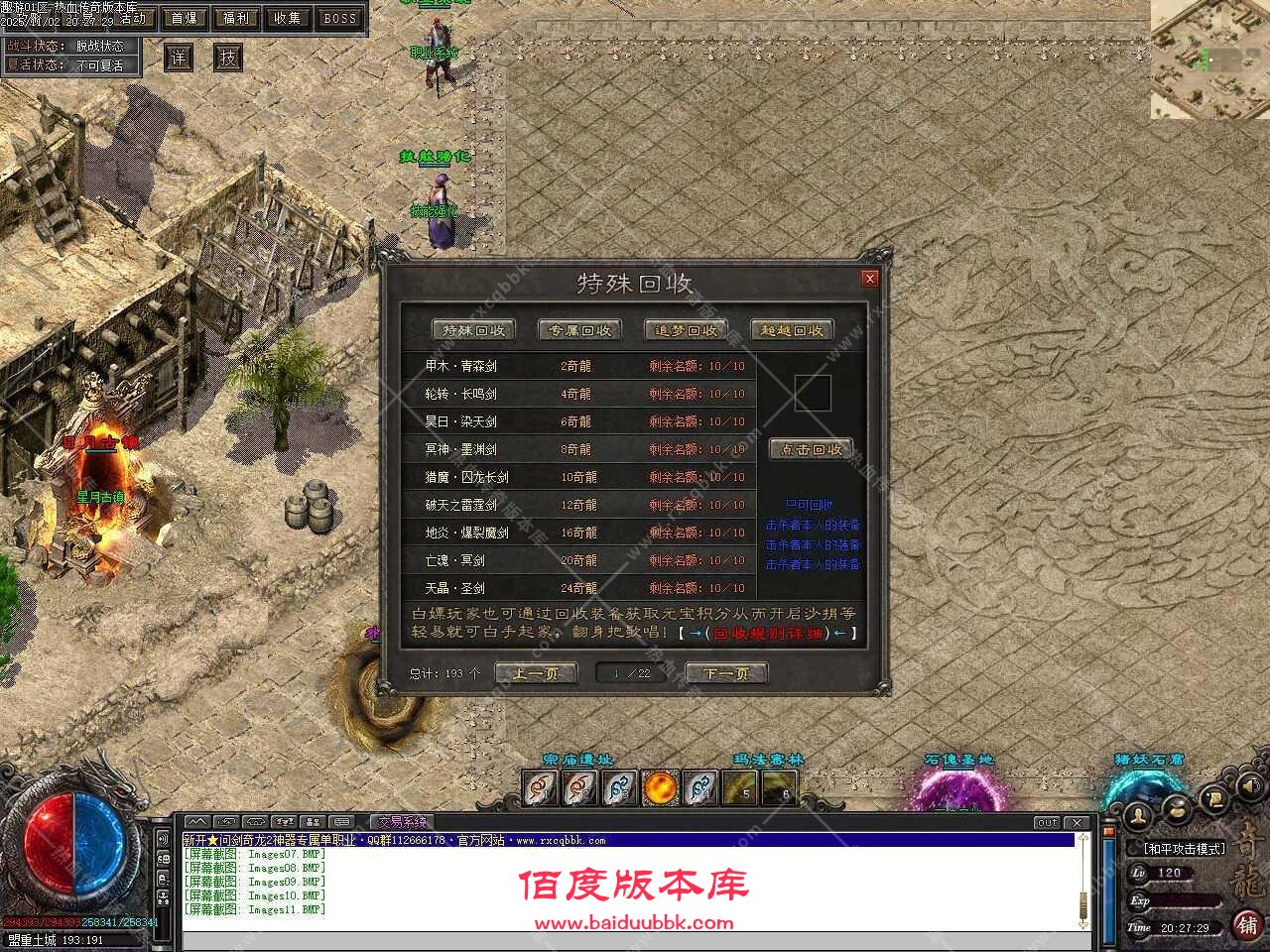This screenshot has width=1270, height=952.
Task: Click the third skill icon in the quickbar
Action: pyautogui.click(x=618, y=788)
